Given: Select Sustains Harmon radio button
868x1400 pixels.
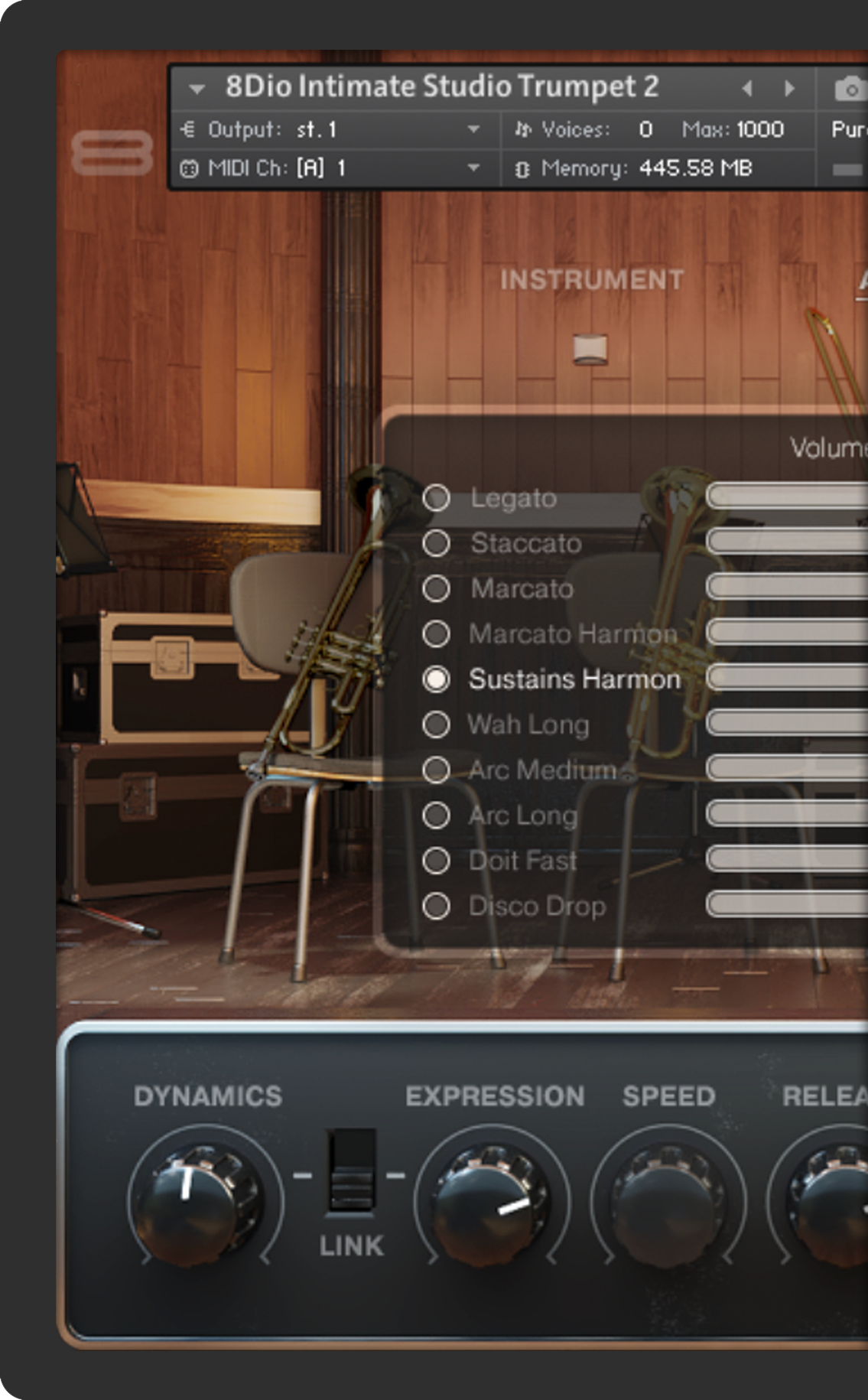Looking at the screenshot, I should [436, 679].
